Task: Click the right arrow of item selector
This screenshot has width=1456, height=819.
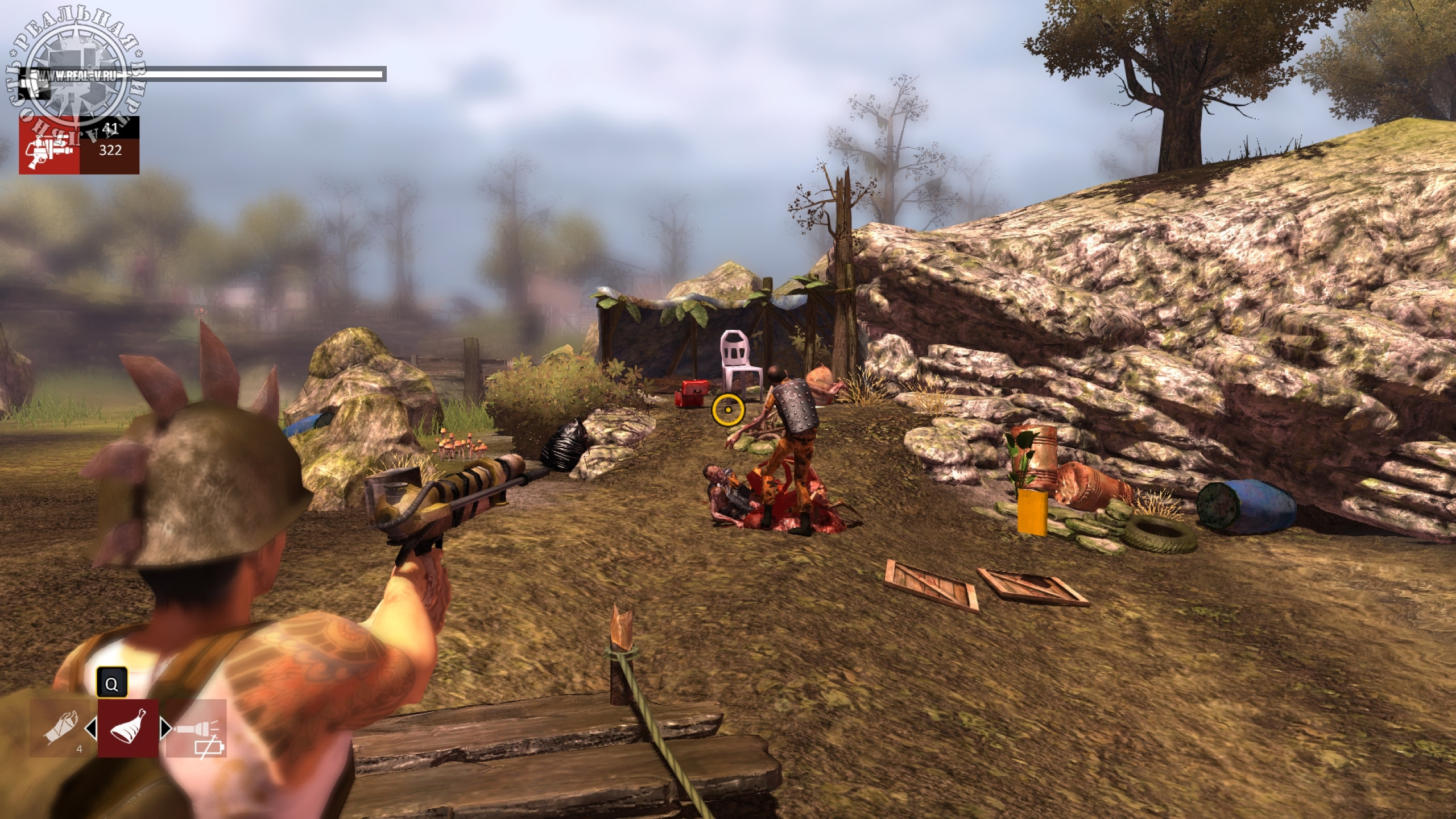Action: point(166,728)
